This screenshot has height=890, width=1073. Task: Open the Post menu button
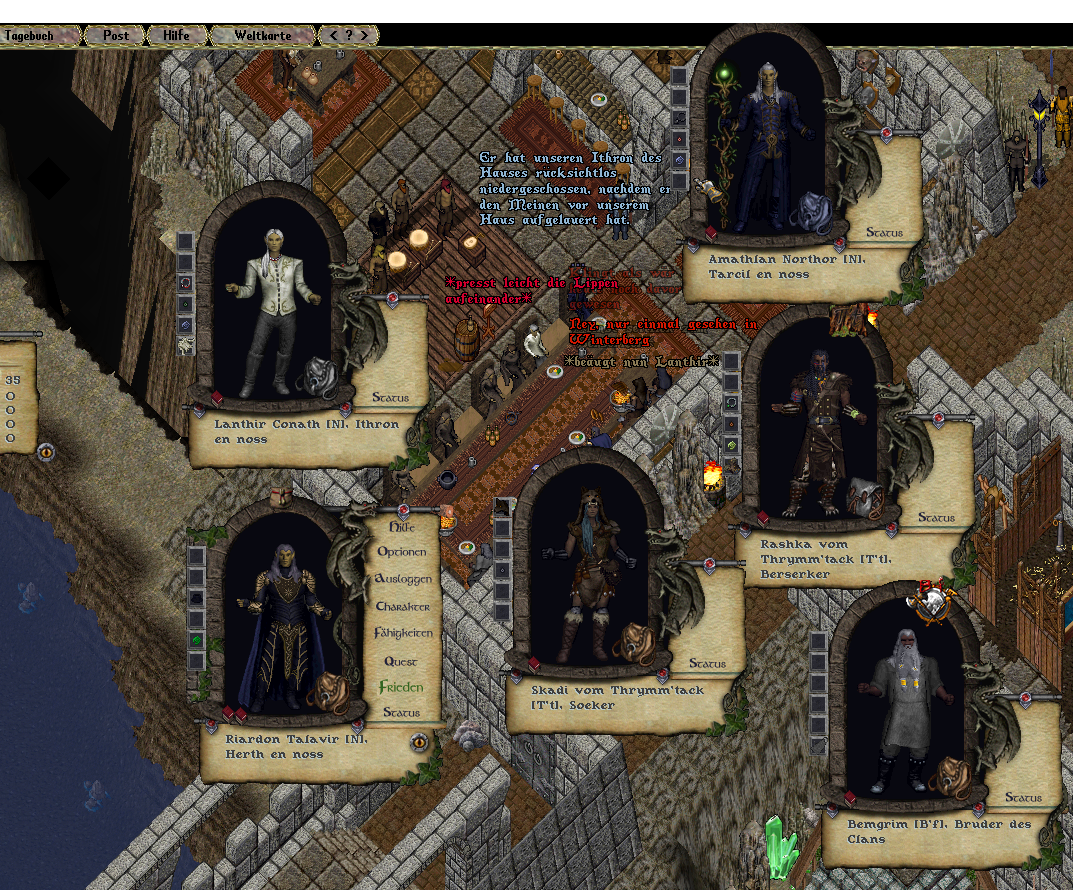(116, 35)
